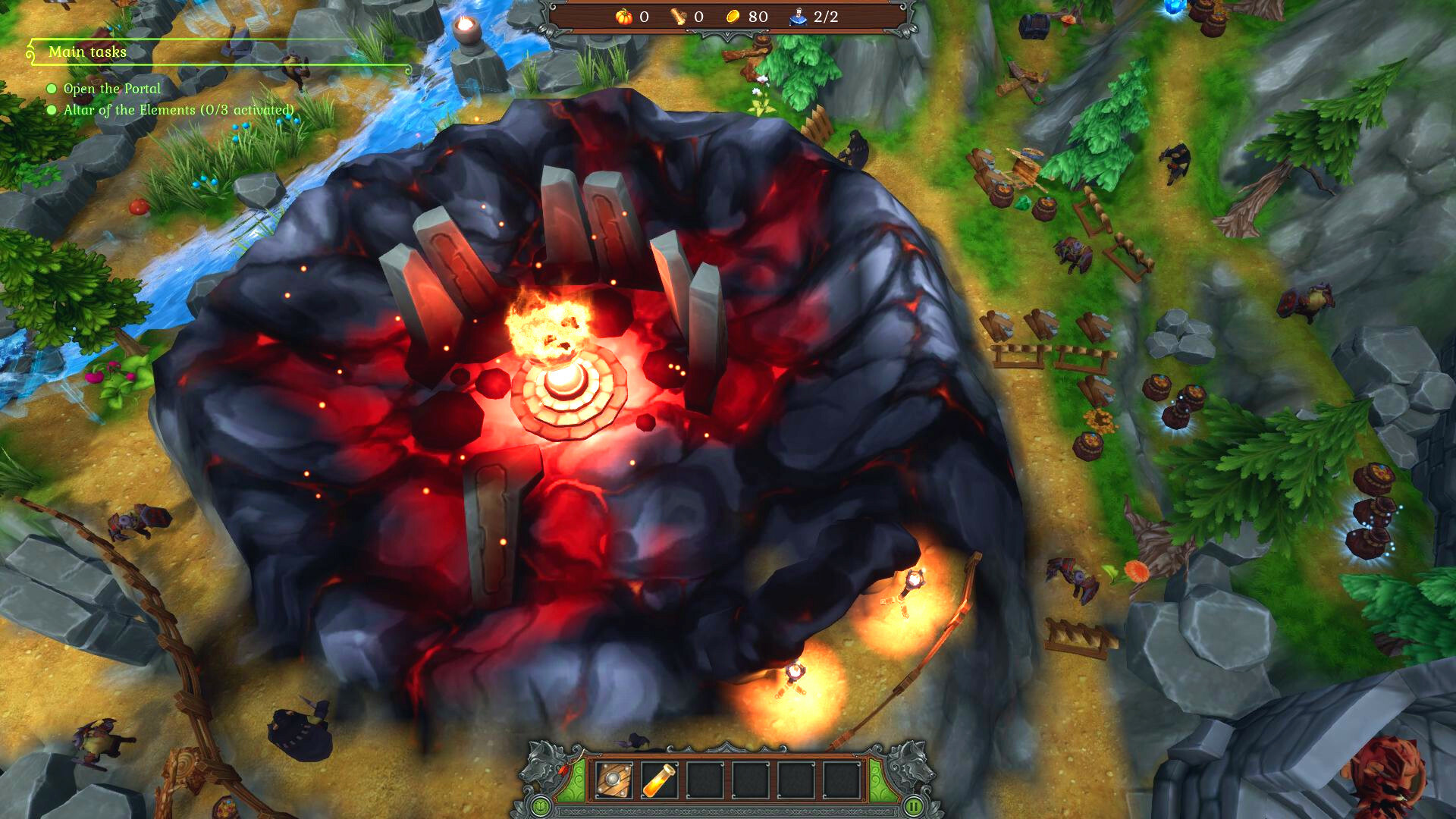Select the Open the Portal objective
The image size is (1456, 819).
(111, 89)
